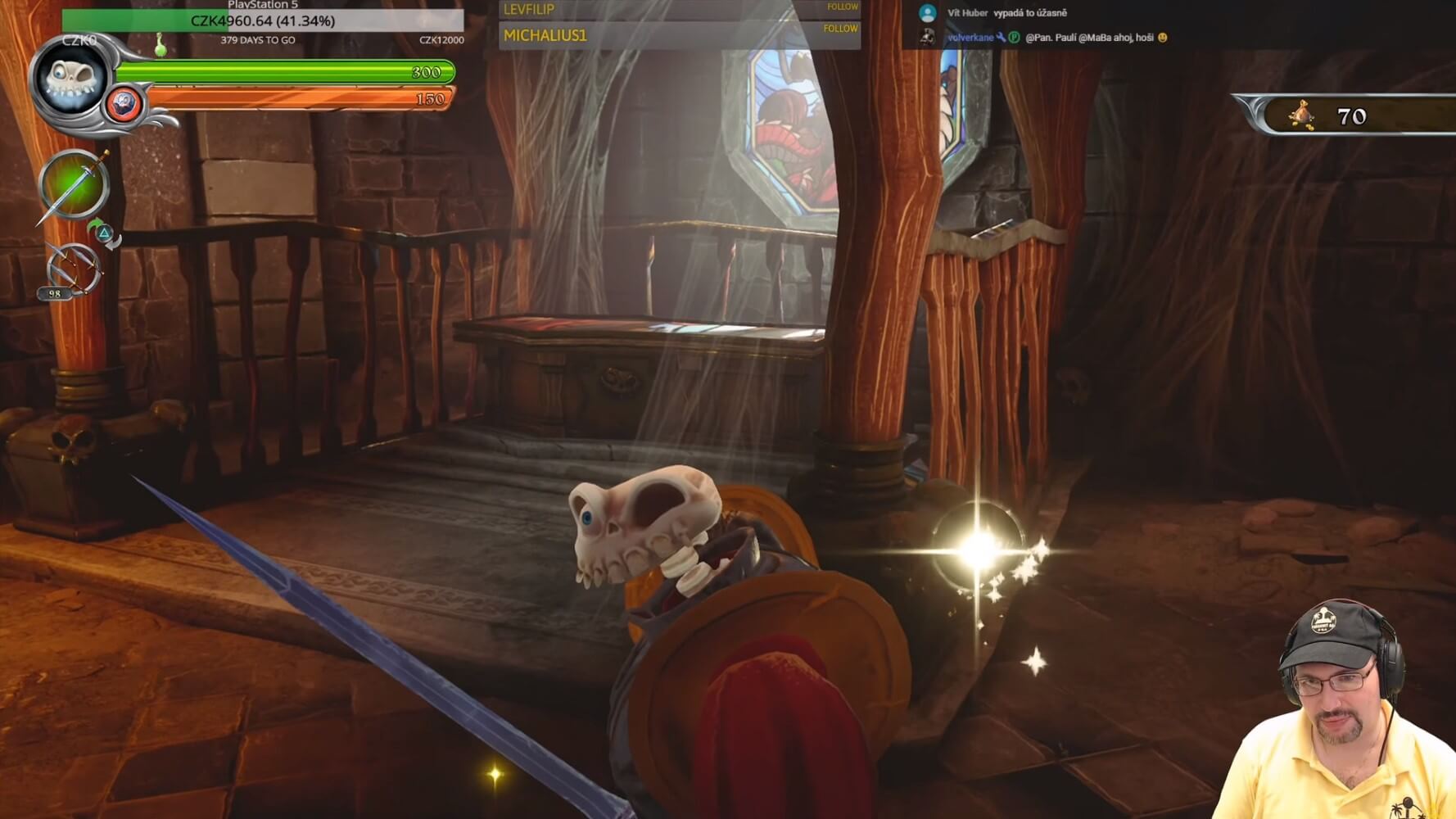Follow the user MICHALIUS1
This screenshot has height=819, width=1456.
click(840, 29)
